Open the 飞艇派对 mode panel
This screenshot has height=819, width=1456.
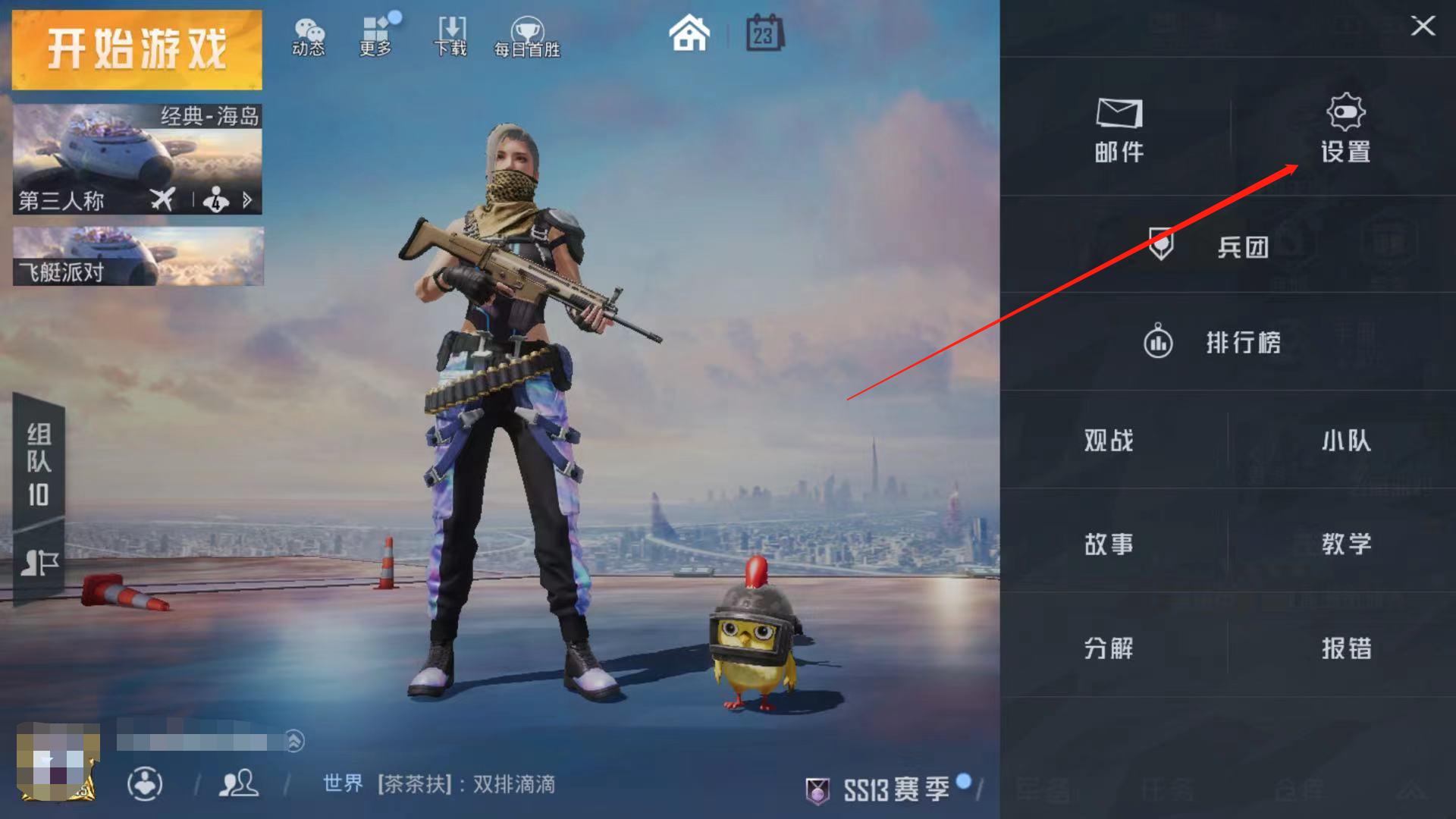coord(136,256)
